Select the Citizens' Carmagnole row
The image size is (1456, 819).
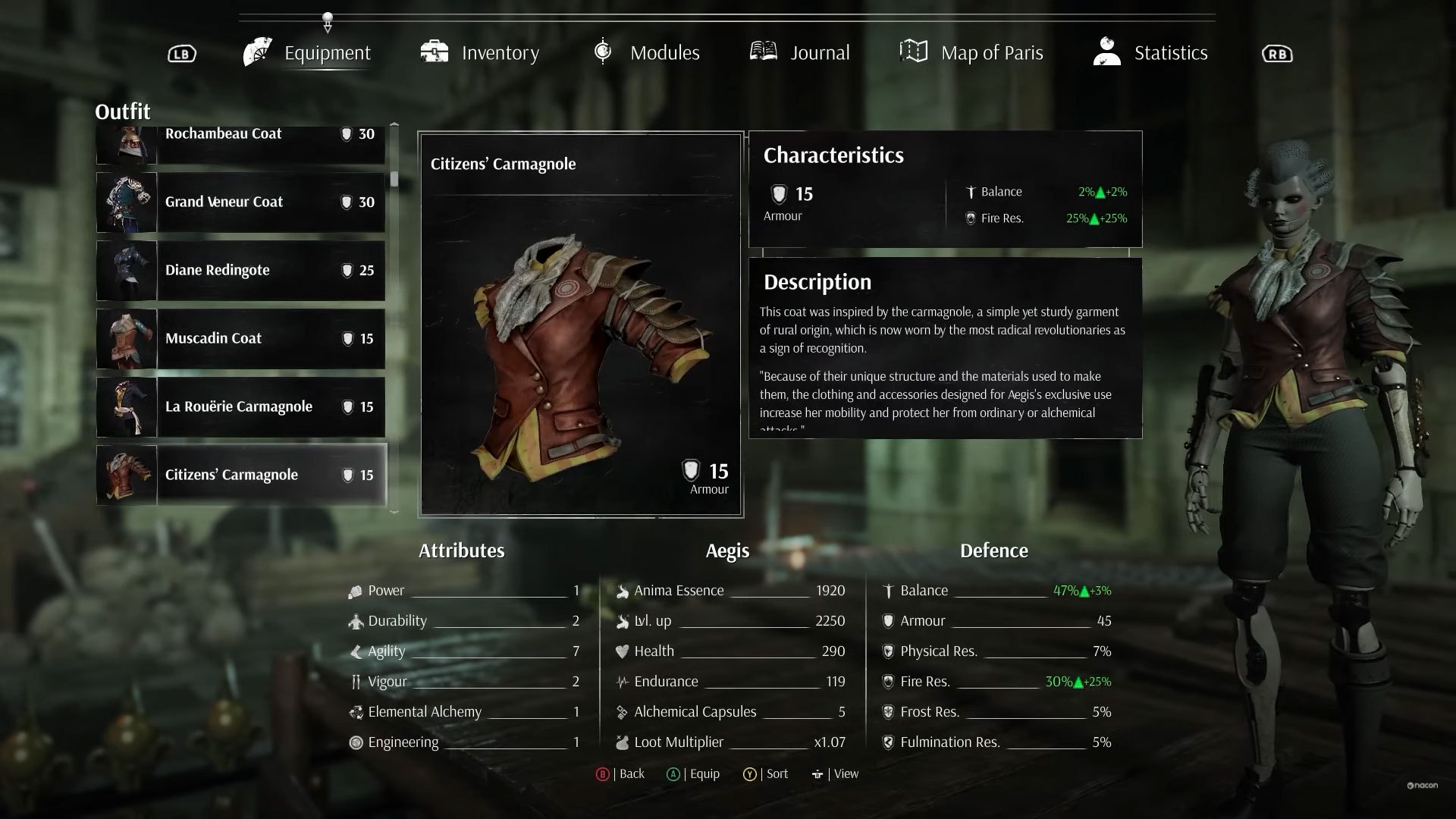click(x=240, y=475)
